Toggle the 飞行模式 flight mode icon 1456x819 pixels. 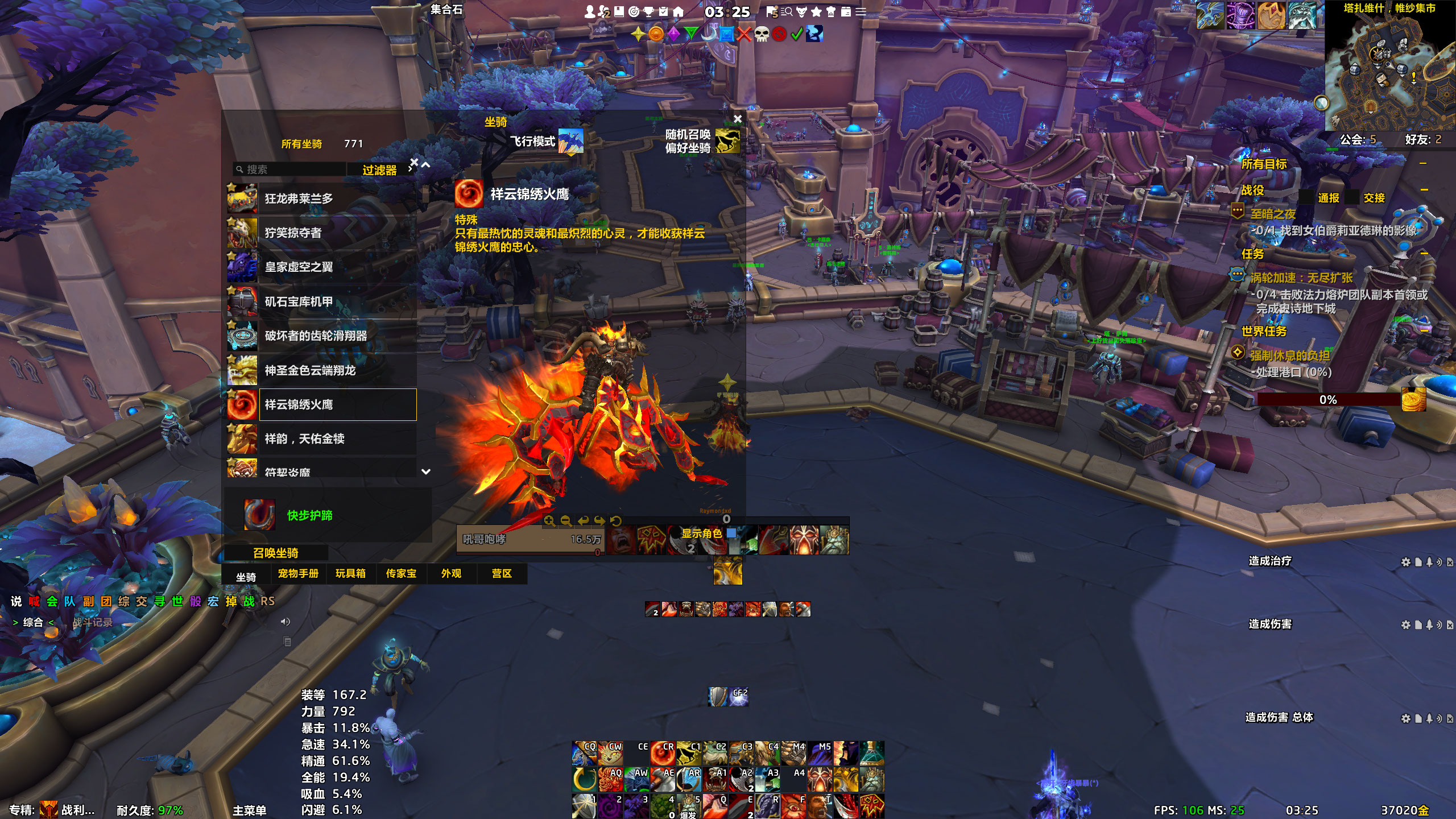click(x=570, y=141)
